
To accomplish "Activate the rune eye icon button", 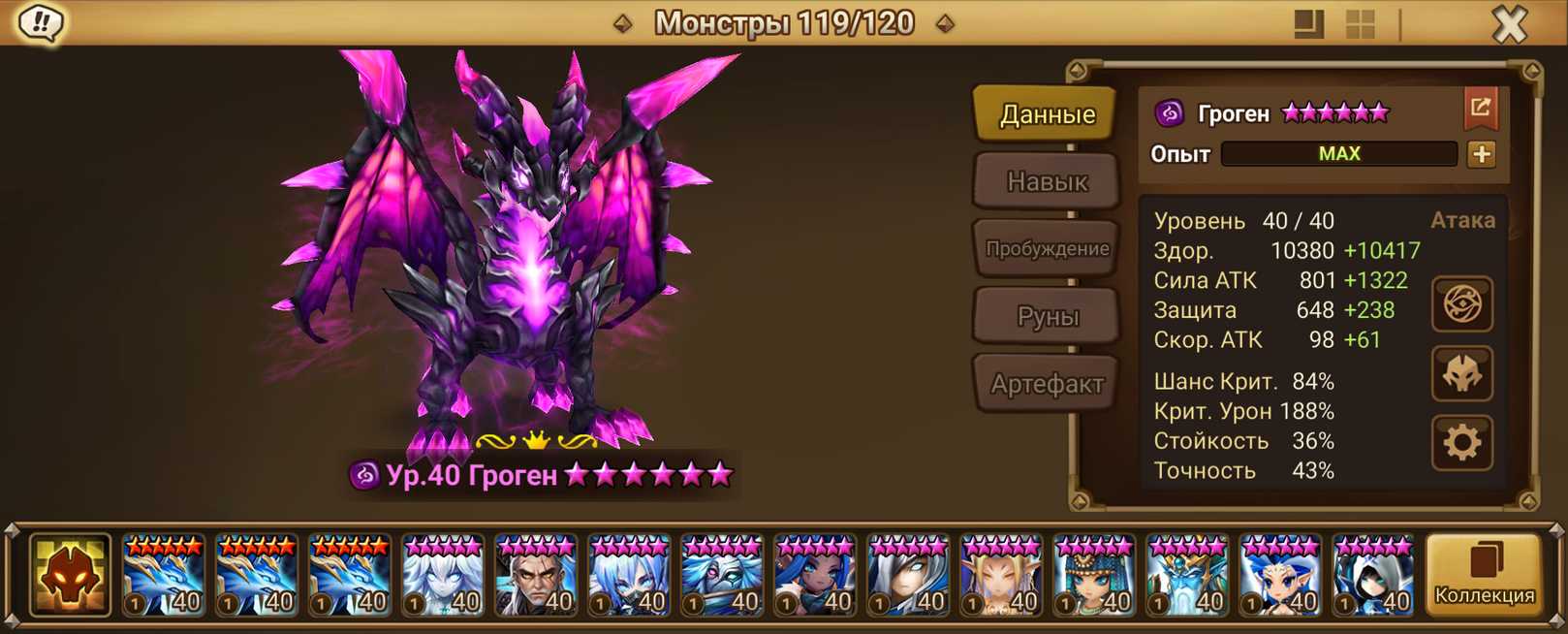I will [x=1462, y=304].
